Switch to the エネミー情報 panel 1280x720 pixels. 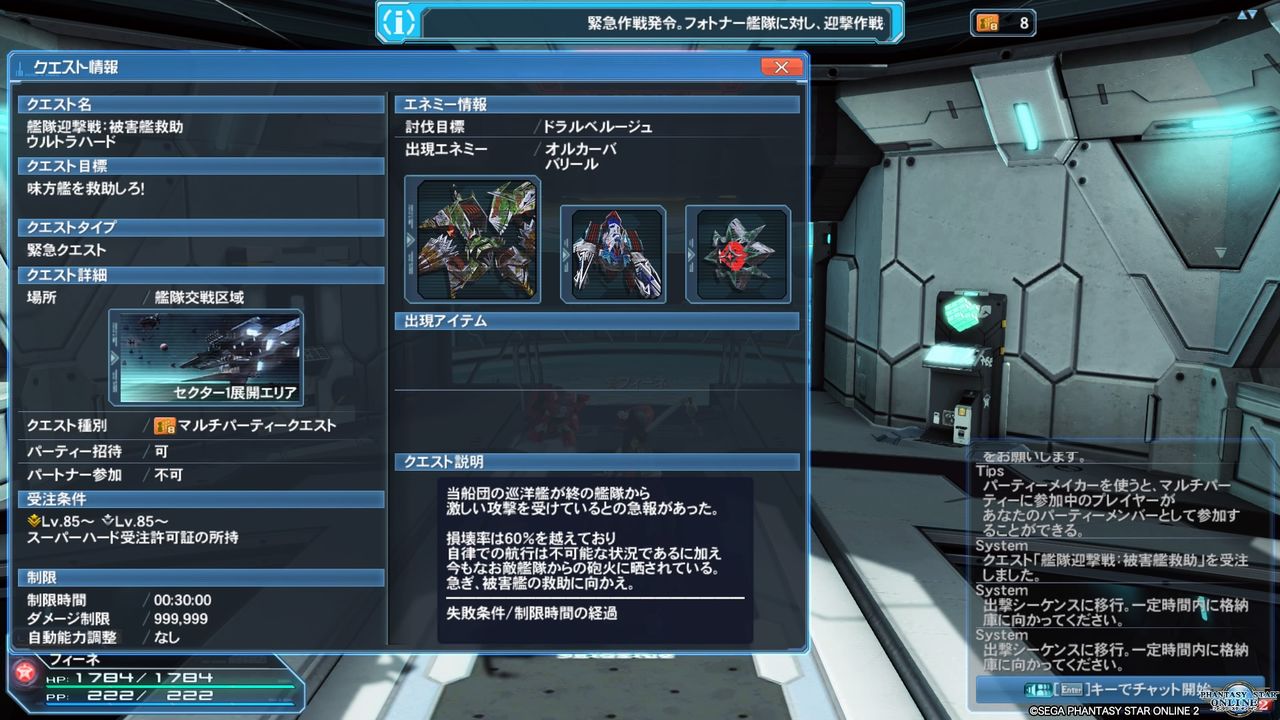[x=462, y=104]
